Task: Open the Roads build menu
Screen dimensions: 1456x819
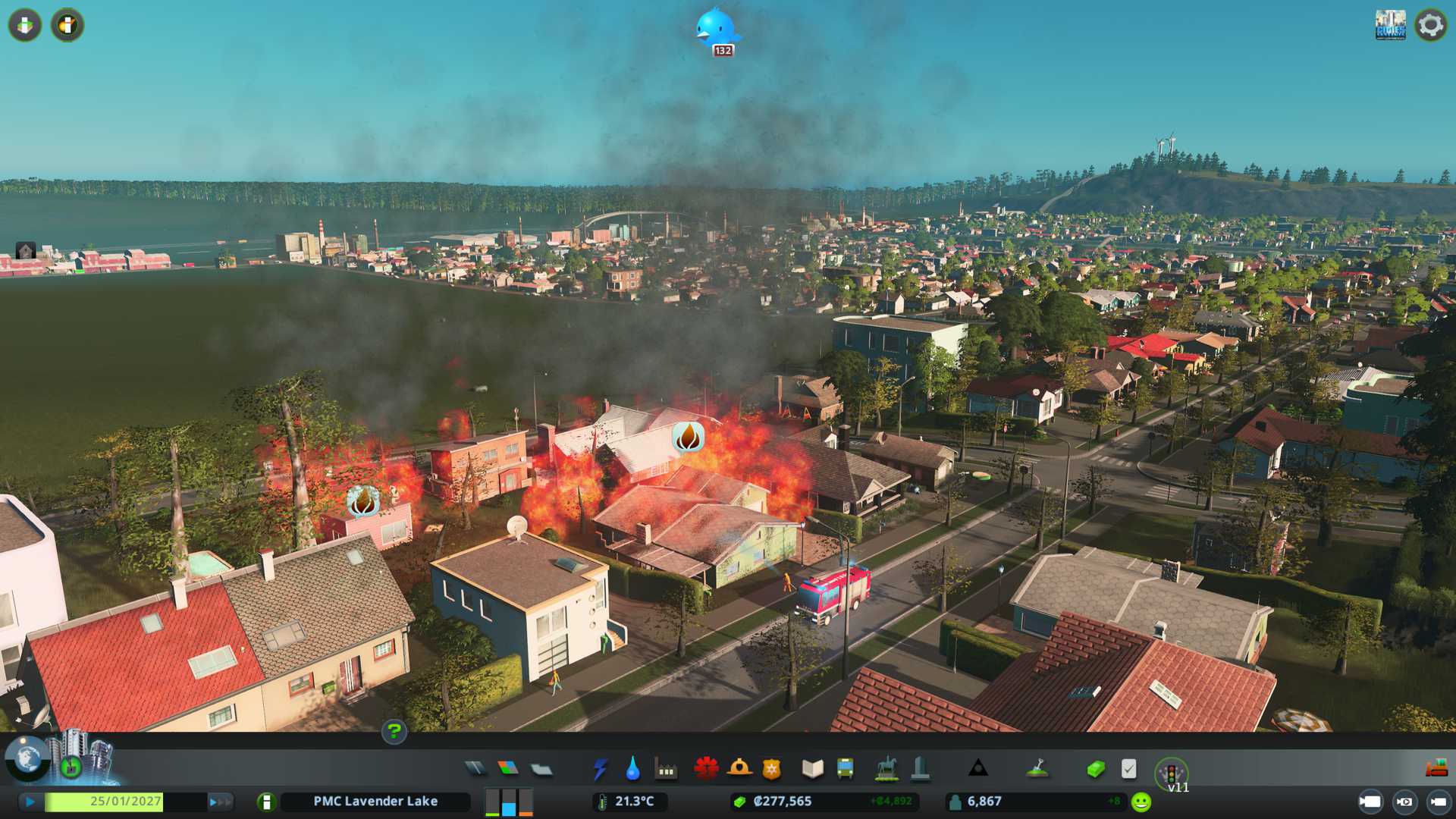Action: point(475,769)
